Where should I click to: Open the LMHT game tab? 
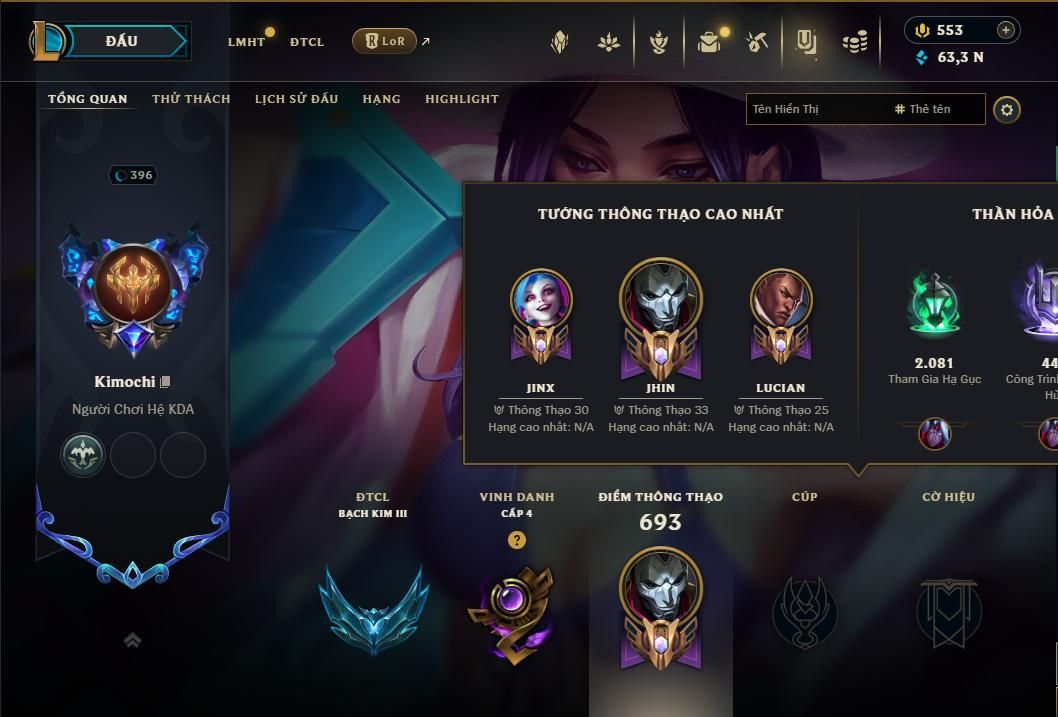click(246, 42)
